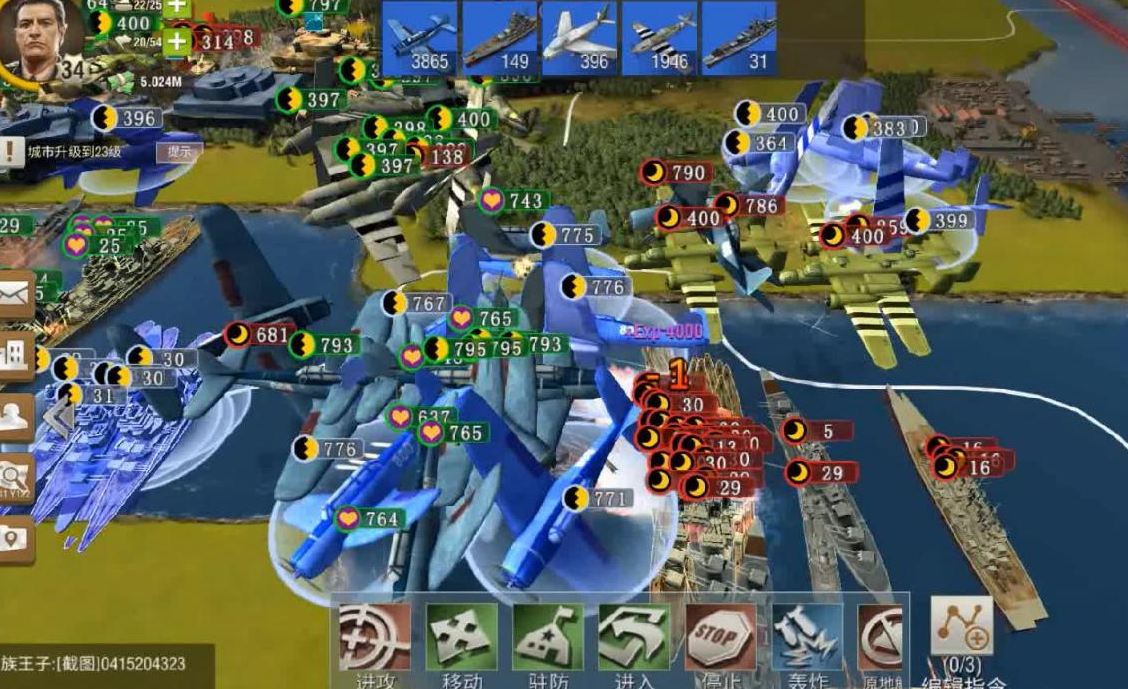Viewport: 1128px width, 689px height.
Task: Open the commander portrait profile
Action: 34,40
